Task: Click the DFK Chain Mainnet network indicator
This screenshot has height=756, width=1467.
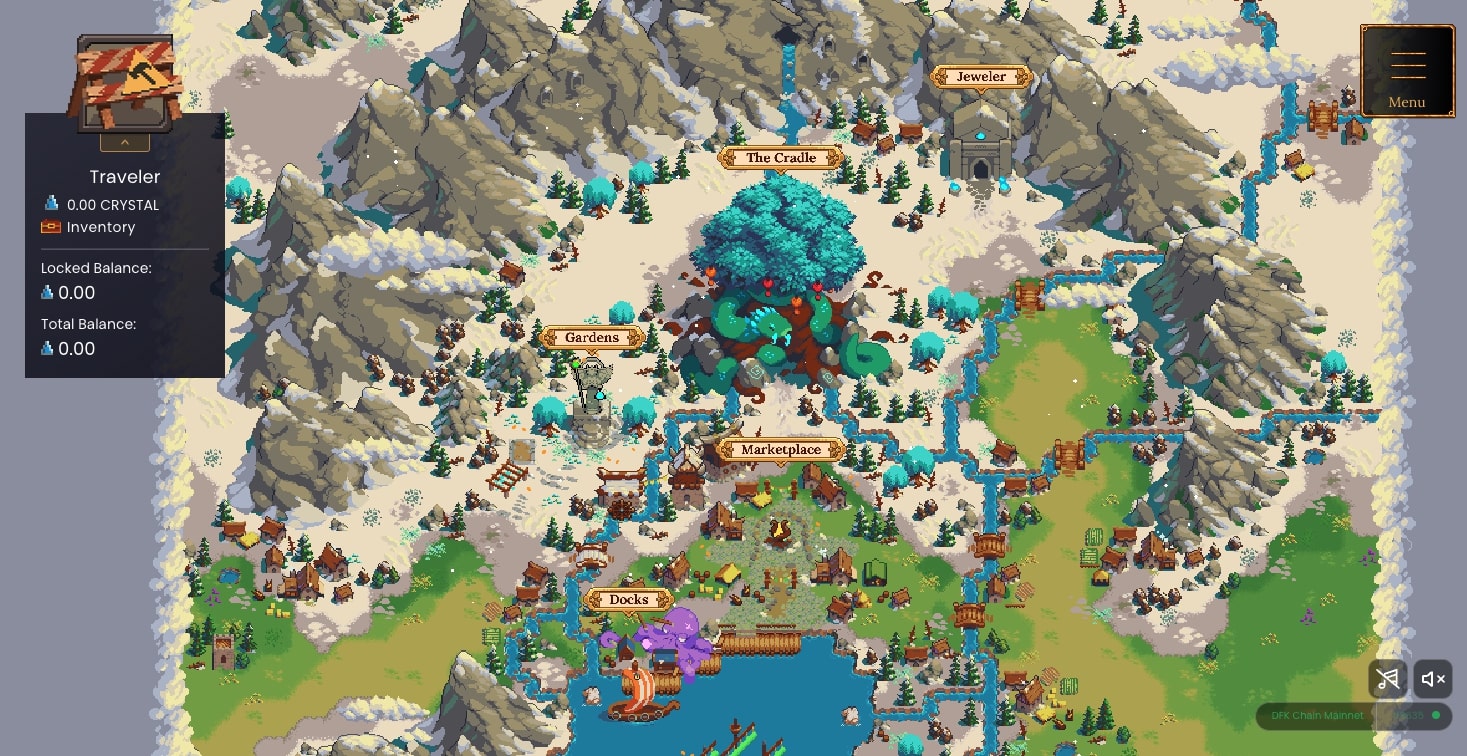Action: [1317, 716]
